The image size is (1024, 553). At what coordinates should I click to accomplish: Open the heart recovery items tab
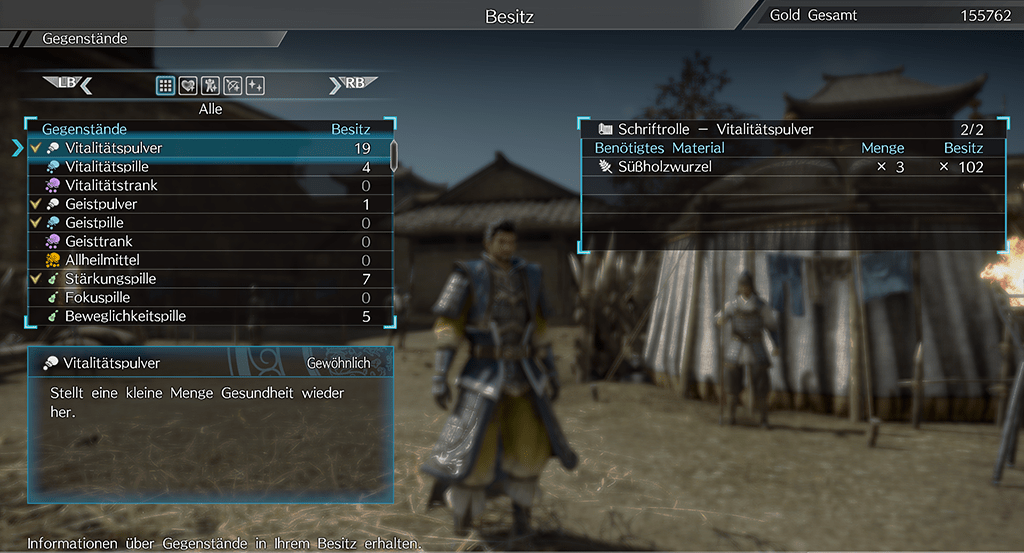point(188,86)
